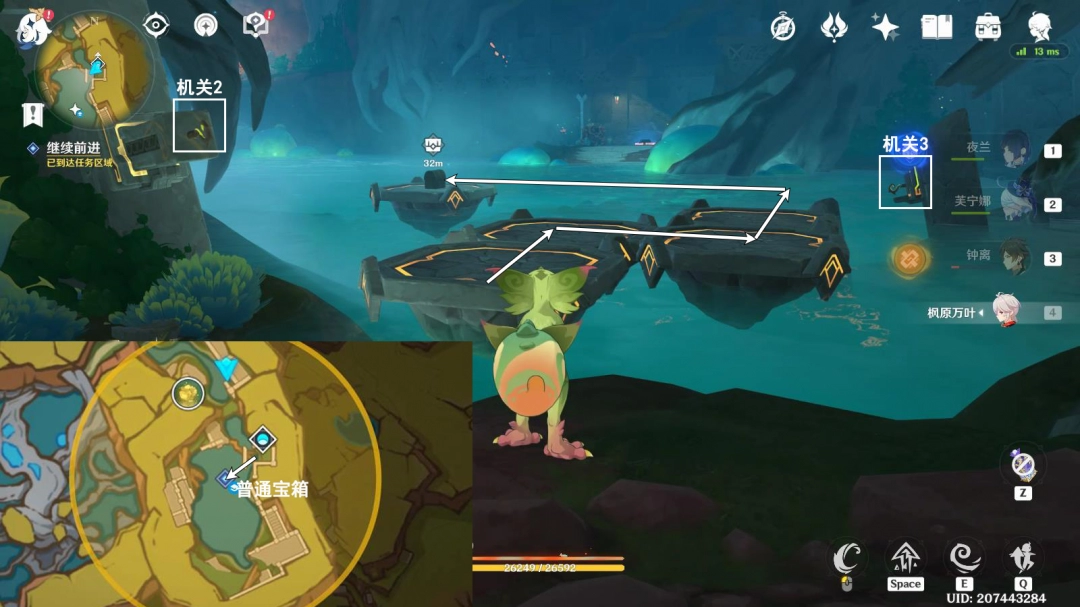Activate the swirl skill icon

[964, 557]
